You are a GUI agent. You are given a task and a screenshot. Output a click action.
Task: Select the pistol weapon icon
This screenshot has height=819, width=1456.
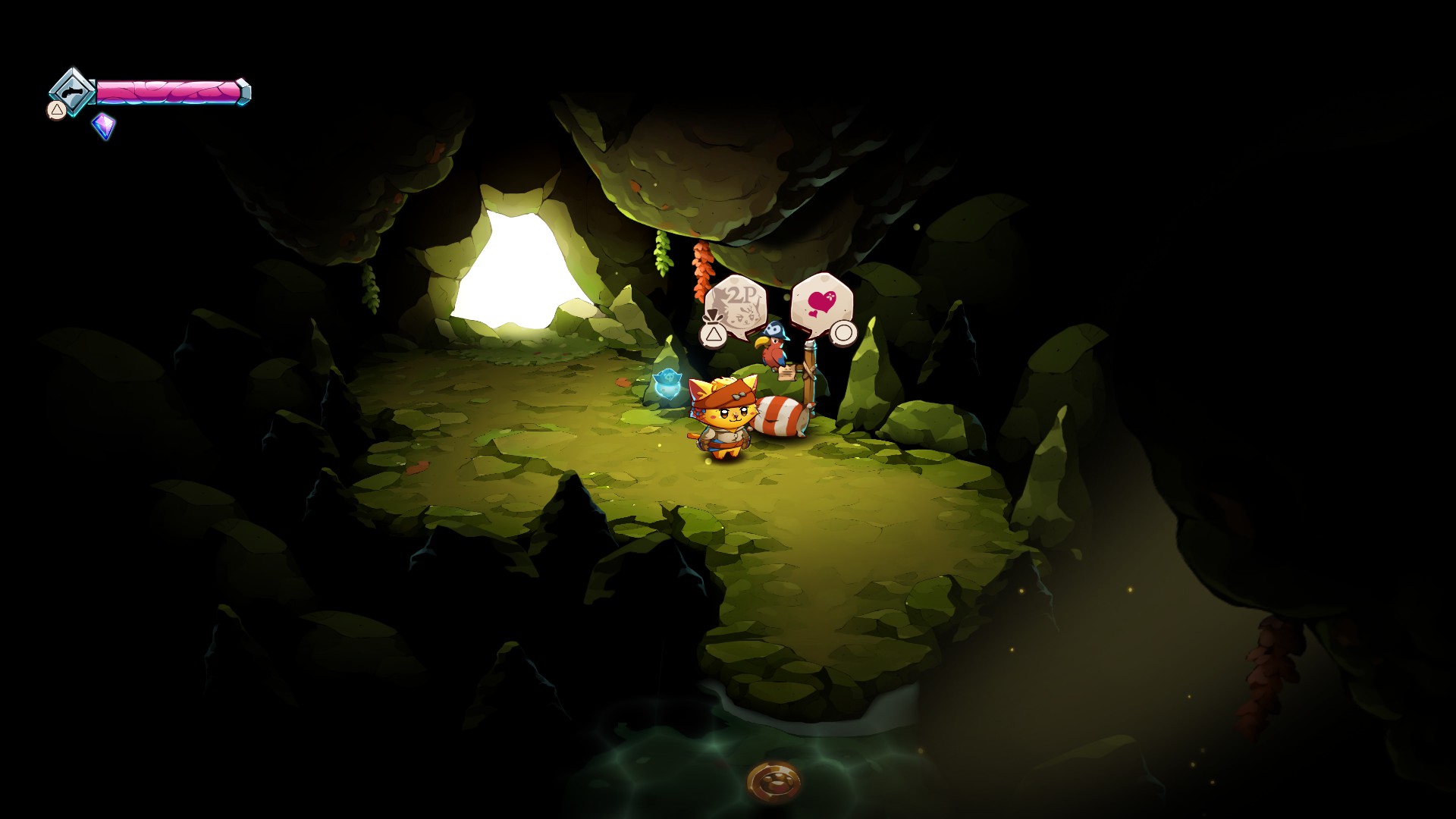pyautogui.click(x=71, y=92)
